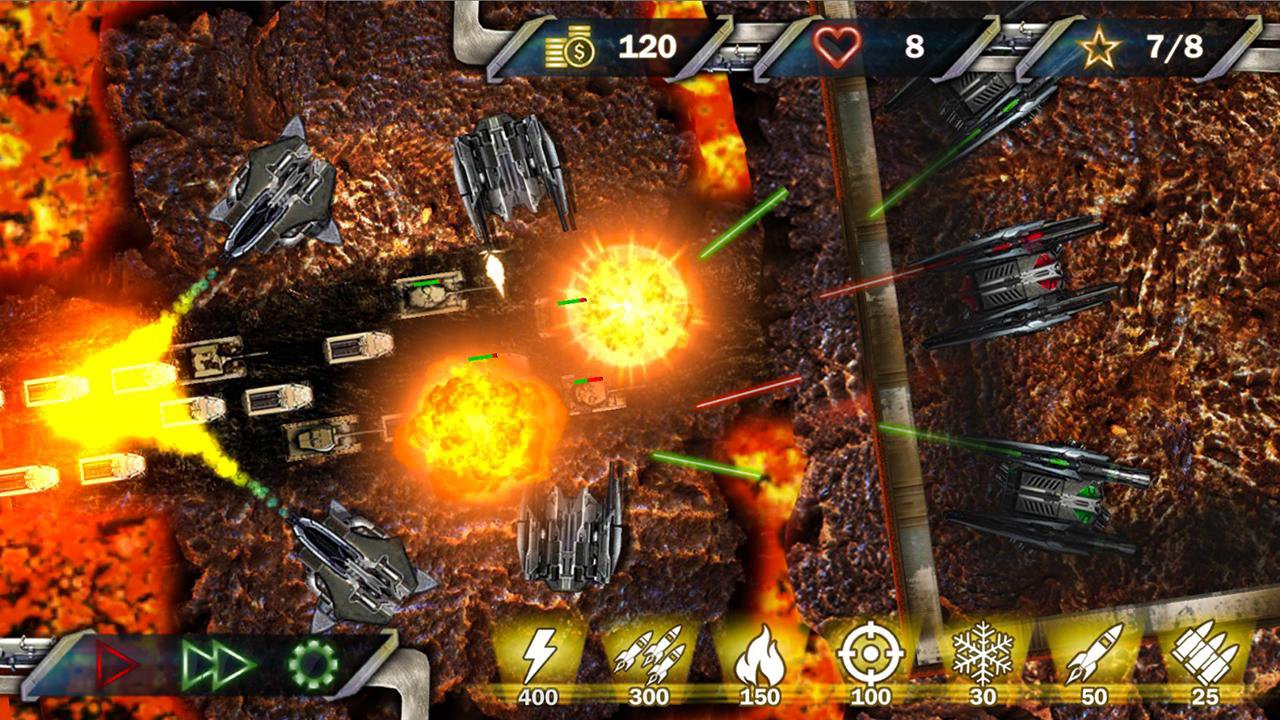Click the red play button

click(117, 664)
